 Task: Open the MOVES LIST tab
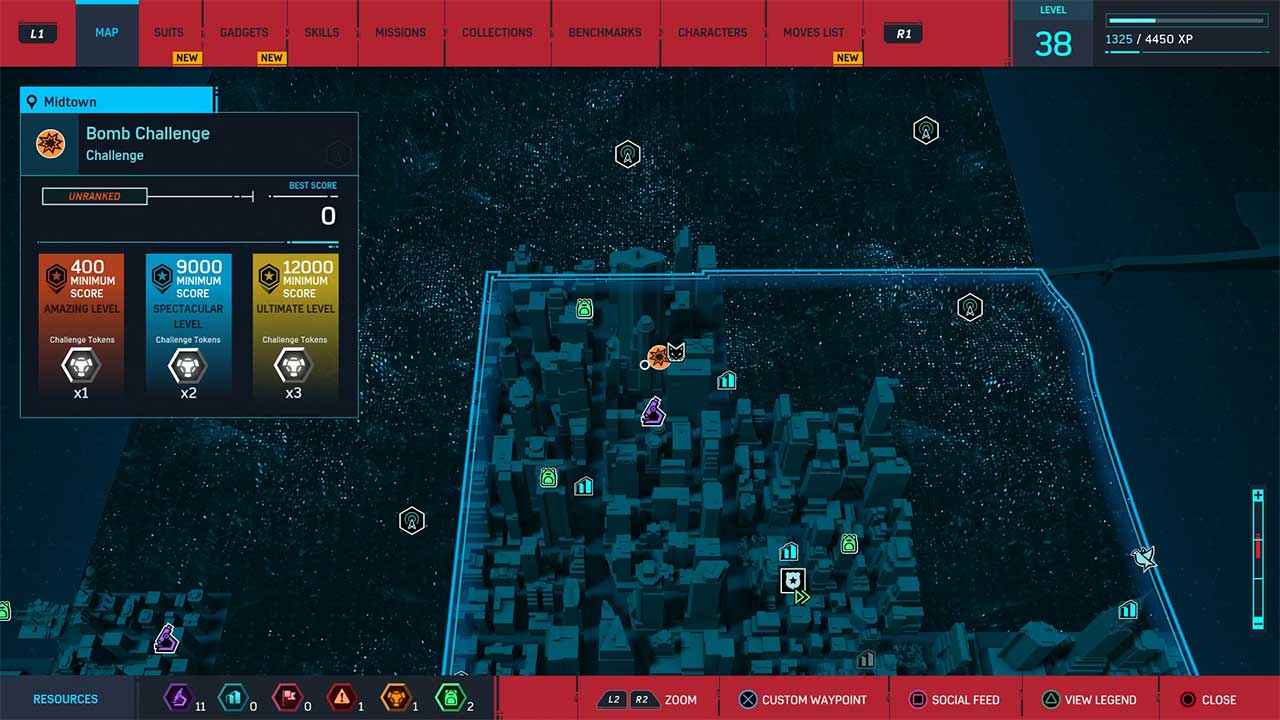click(x=814, y=32)
